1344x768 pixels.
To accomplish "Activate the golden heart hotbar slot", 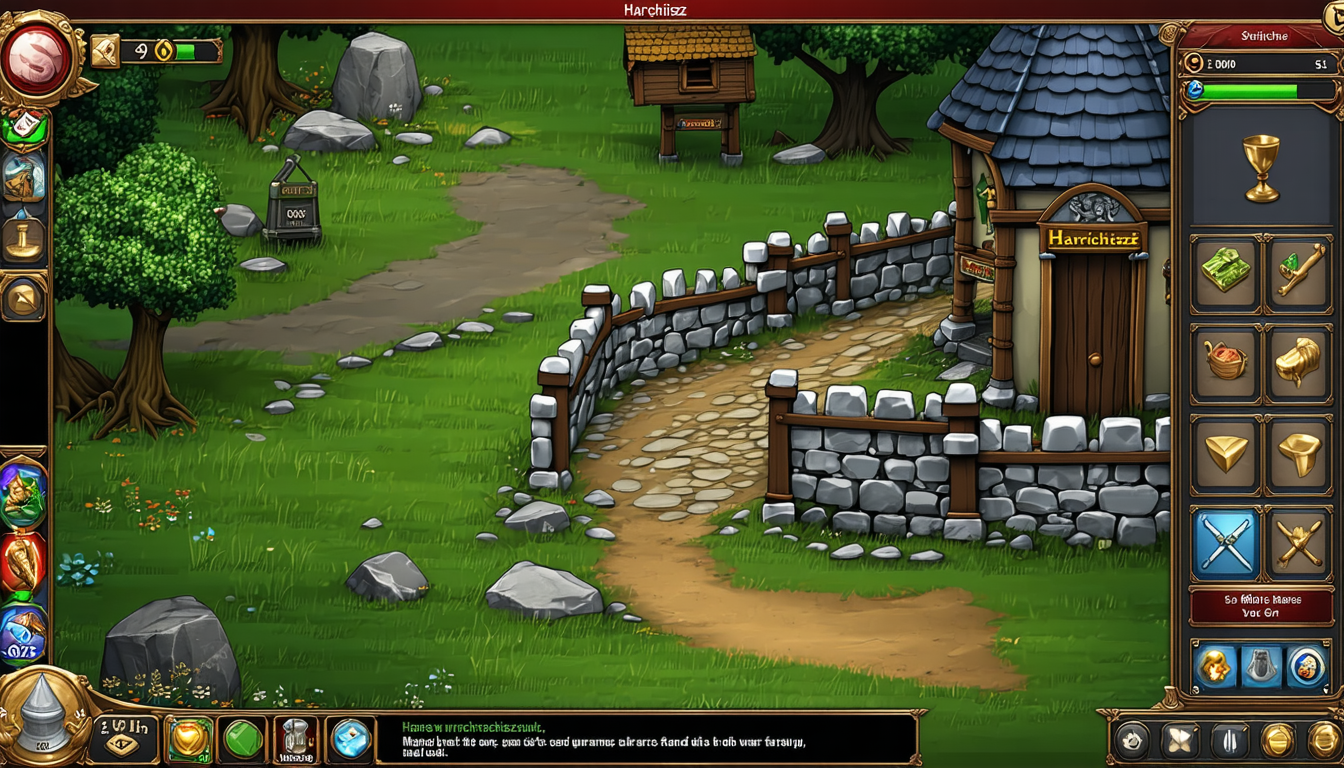I will (x=188, y=740).
